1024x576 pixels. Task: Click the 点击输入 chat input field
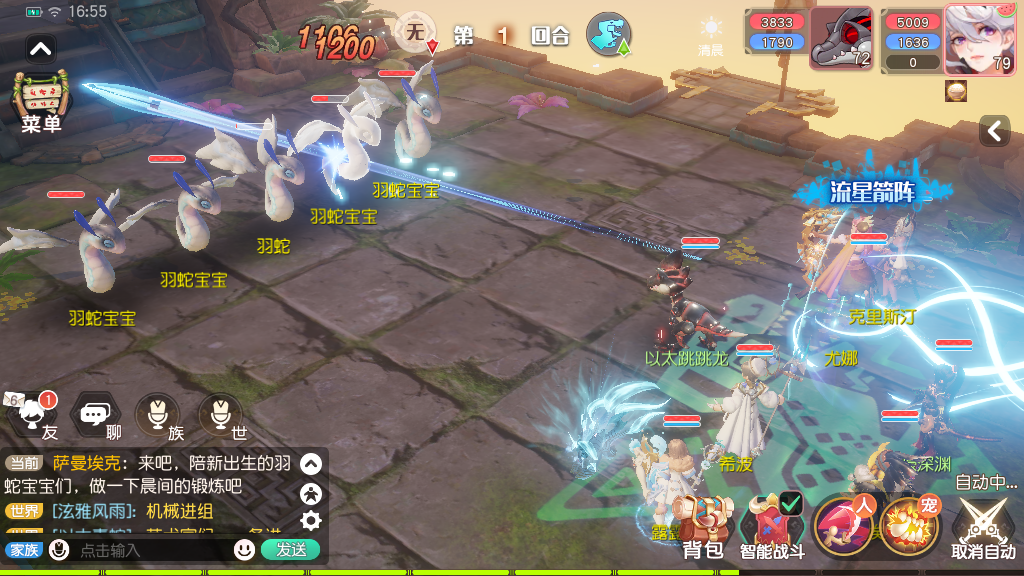[x=150, y=550]
